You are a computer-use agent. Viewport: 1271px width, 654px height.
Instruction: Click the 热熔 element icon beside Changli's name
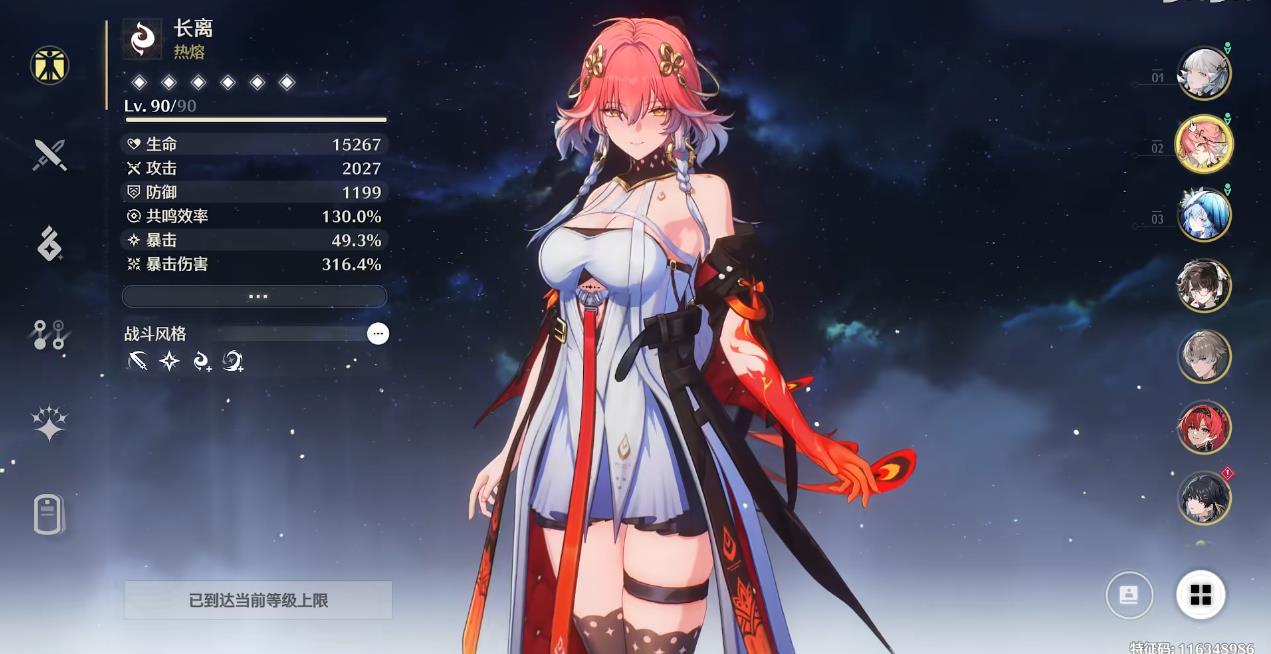142,39
